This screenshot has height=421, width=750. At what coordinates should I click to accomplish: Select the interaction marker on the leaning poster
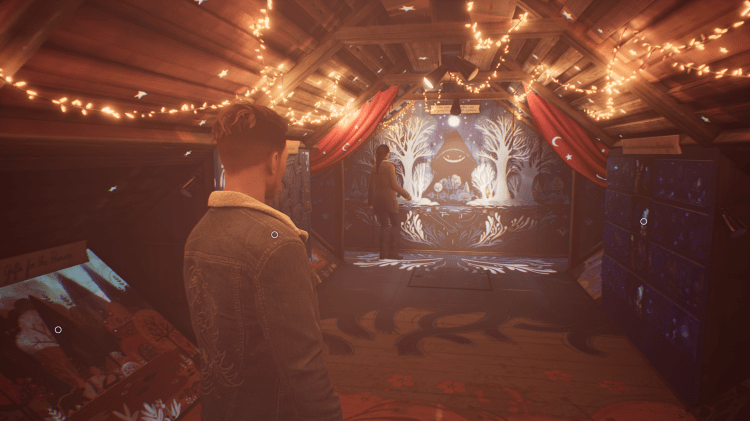58,329
